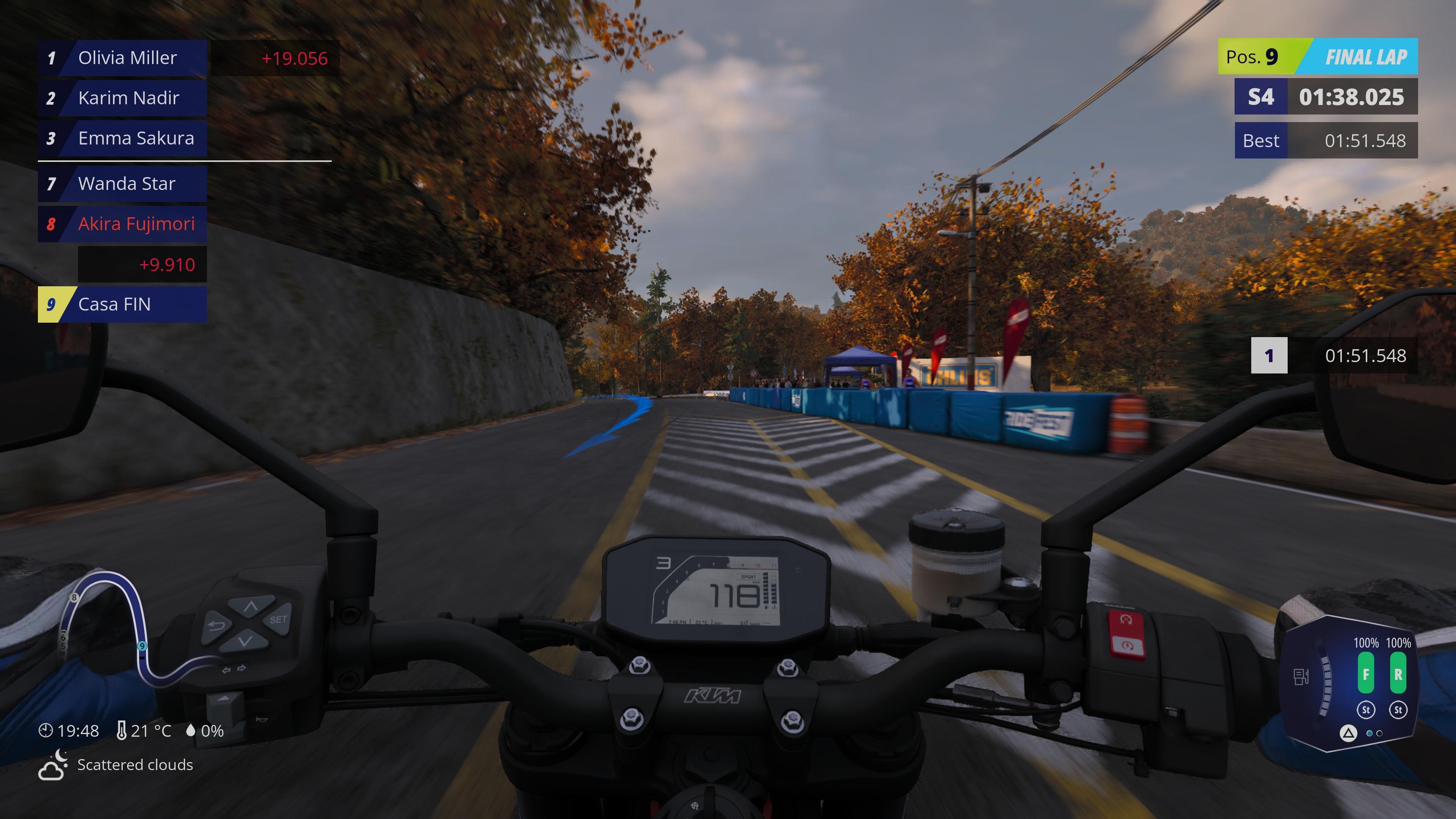Highlight the Casa FIN player row

(121, 304)
